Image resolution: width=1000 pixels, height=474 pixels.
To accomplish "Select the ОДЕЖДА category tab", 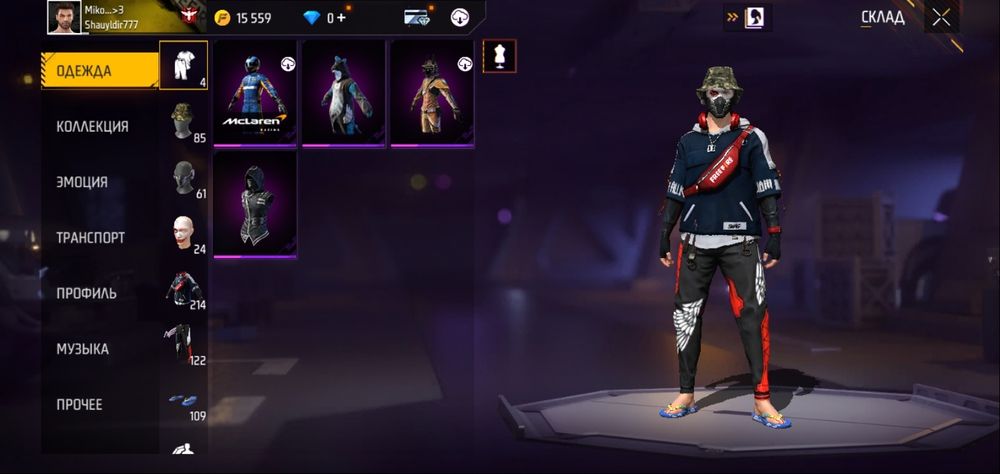I will click(x=99, y=71).
